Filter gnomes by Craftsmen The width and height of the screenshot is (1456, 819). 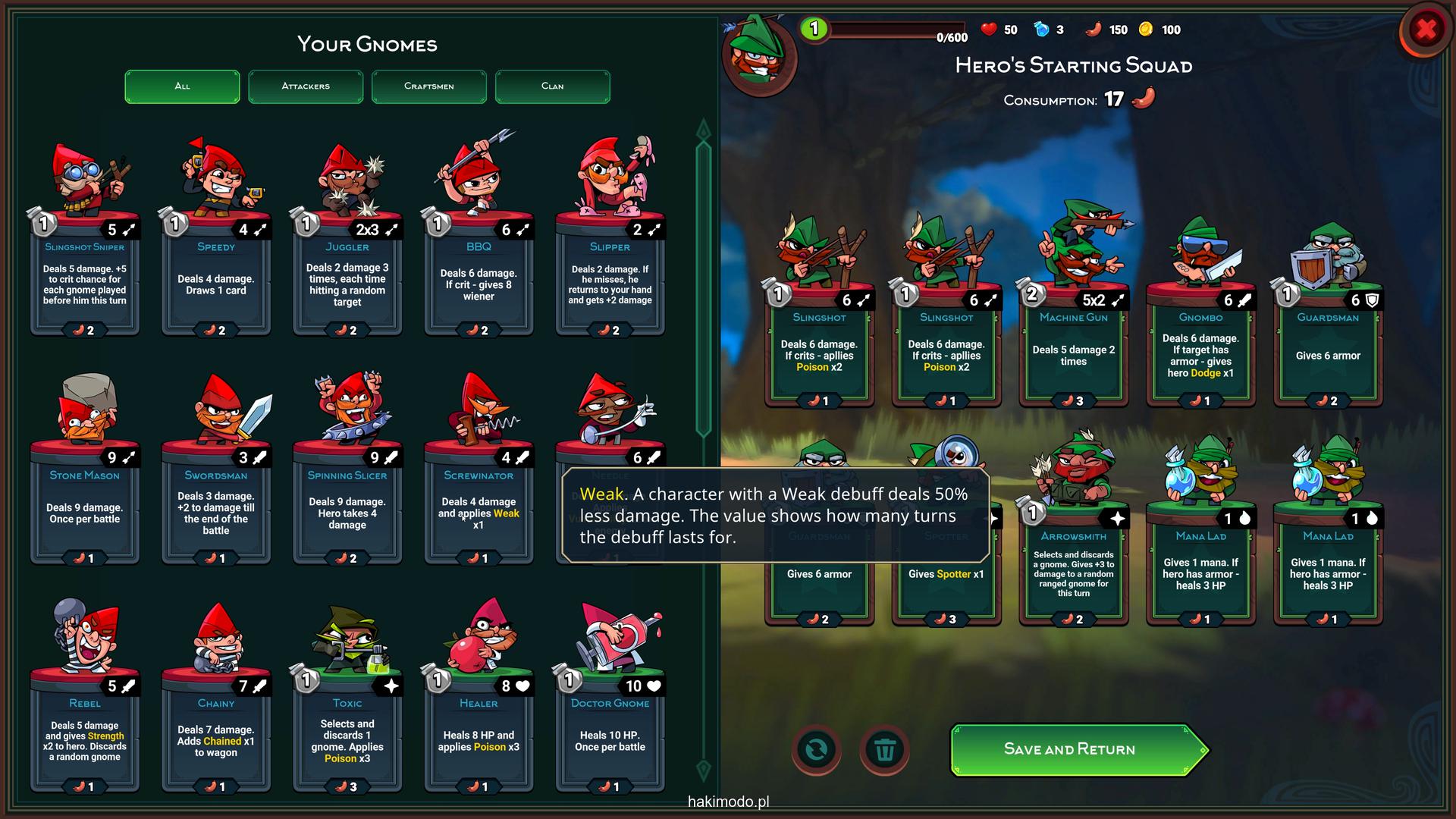429,86
